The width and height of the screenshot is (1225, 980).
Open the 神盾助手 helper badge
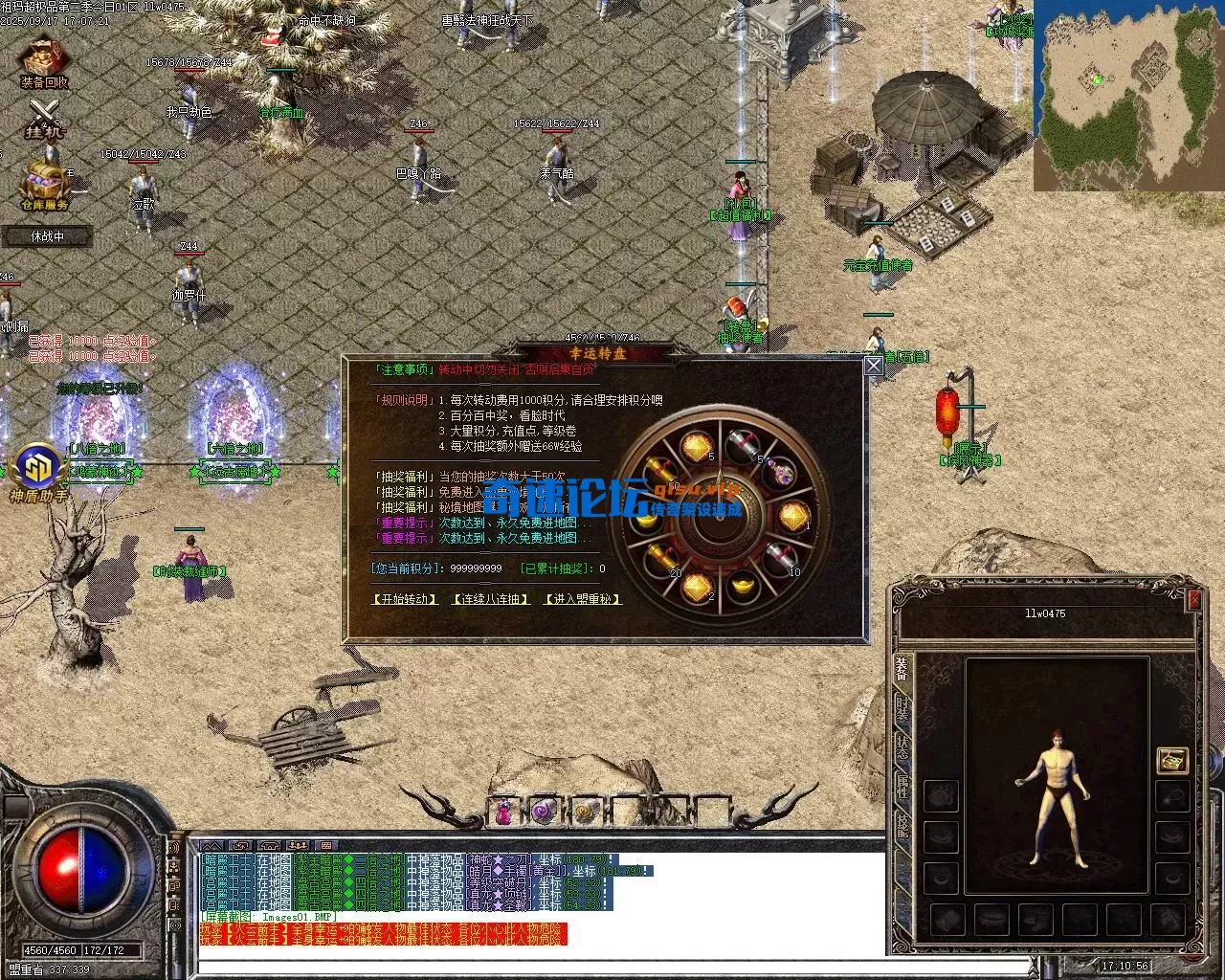(x=37, y=472)
